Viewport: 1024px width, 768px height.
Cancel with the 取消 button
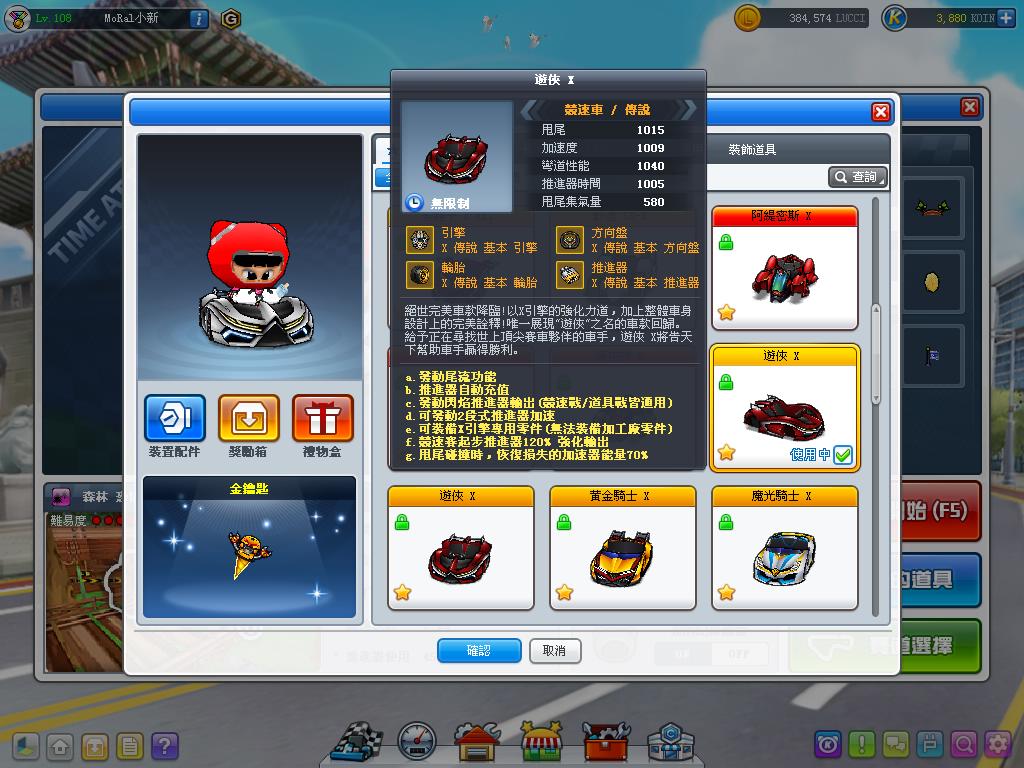[554, 650]
